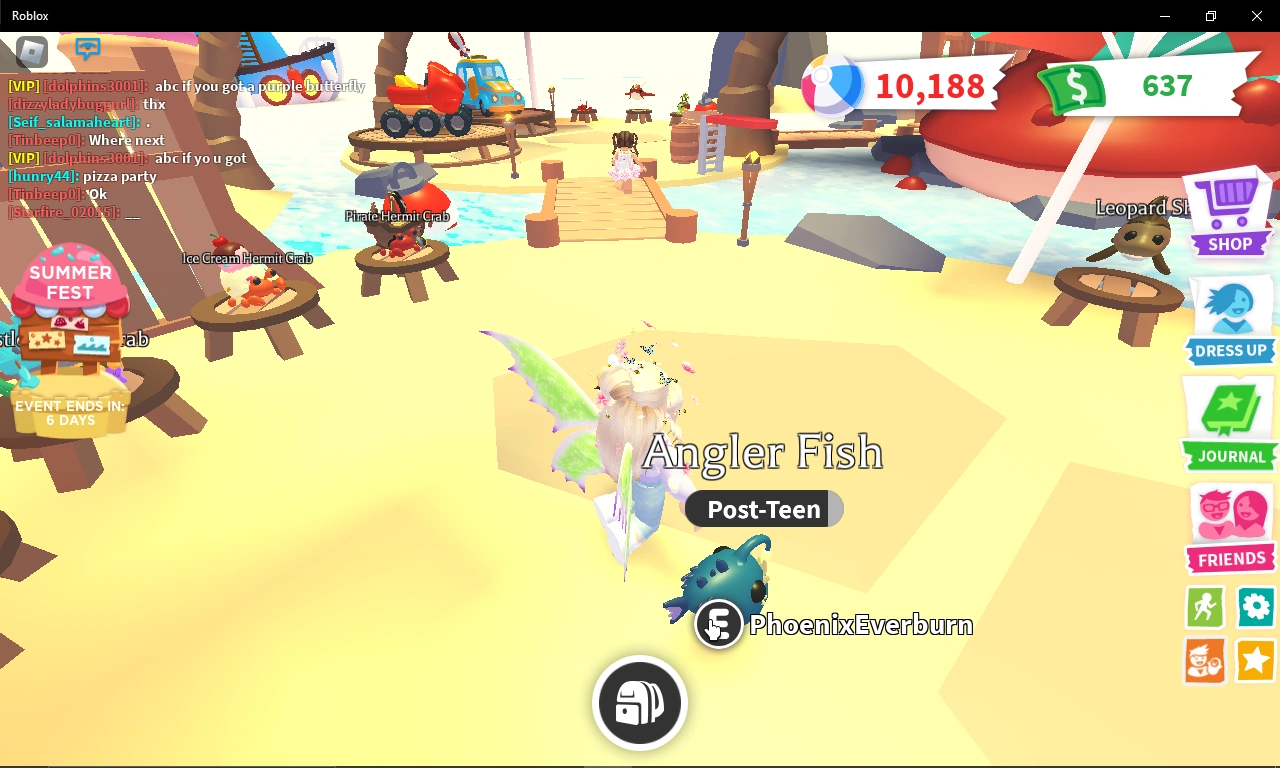Click the green dollar bill money icon

coord(1071,90)
